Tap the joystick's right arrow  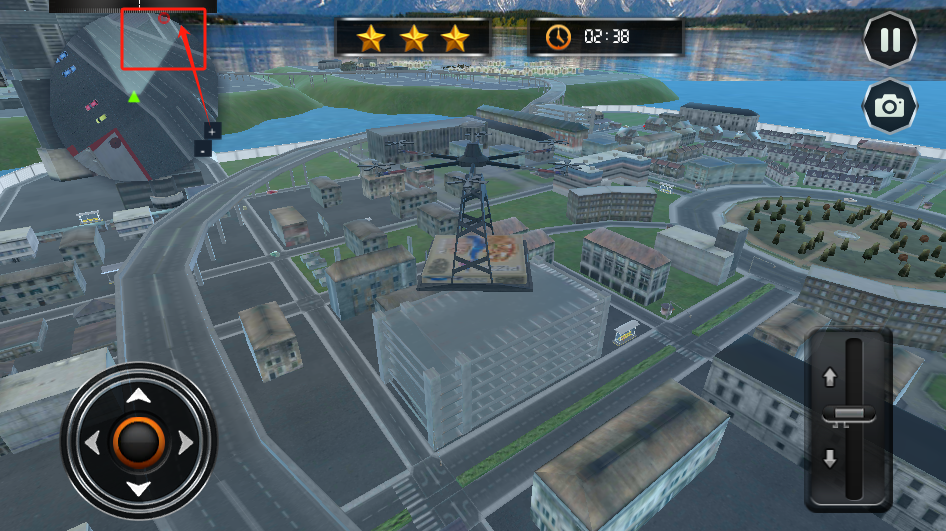pos(185,442)
